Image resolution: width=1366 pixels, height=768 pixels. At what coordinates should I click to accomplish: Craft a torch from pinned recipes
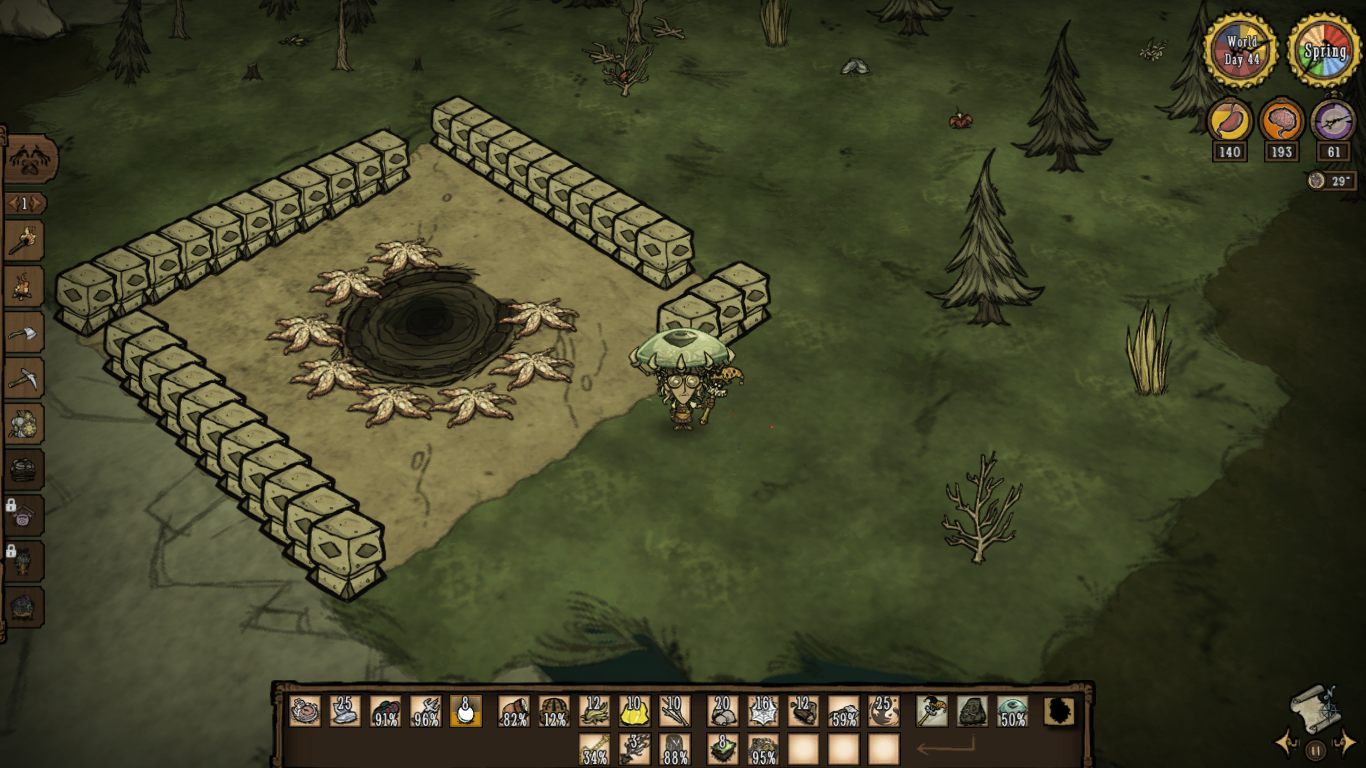click(24, 241)
